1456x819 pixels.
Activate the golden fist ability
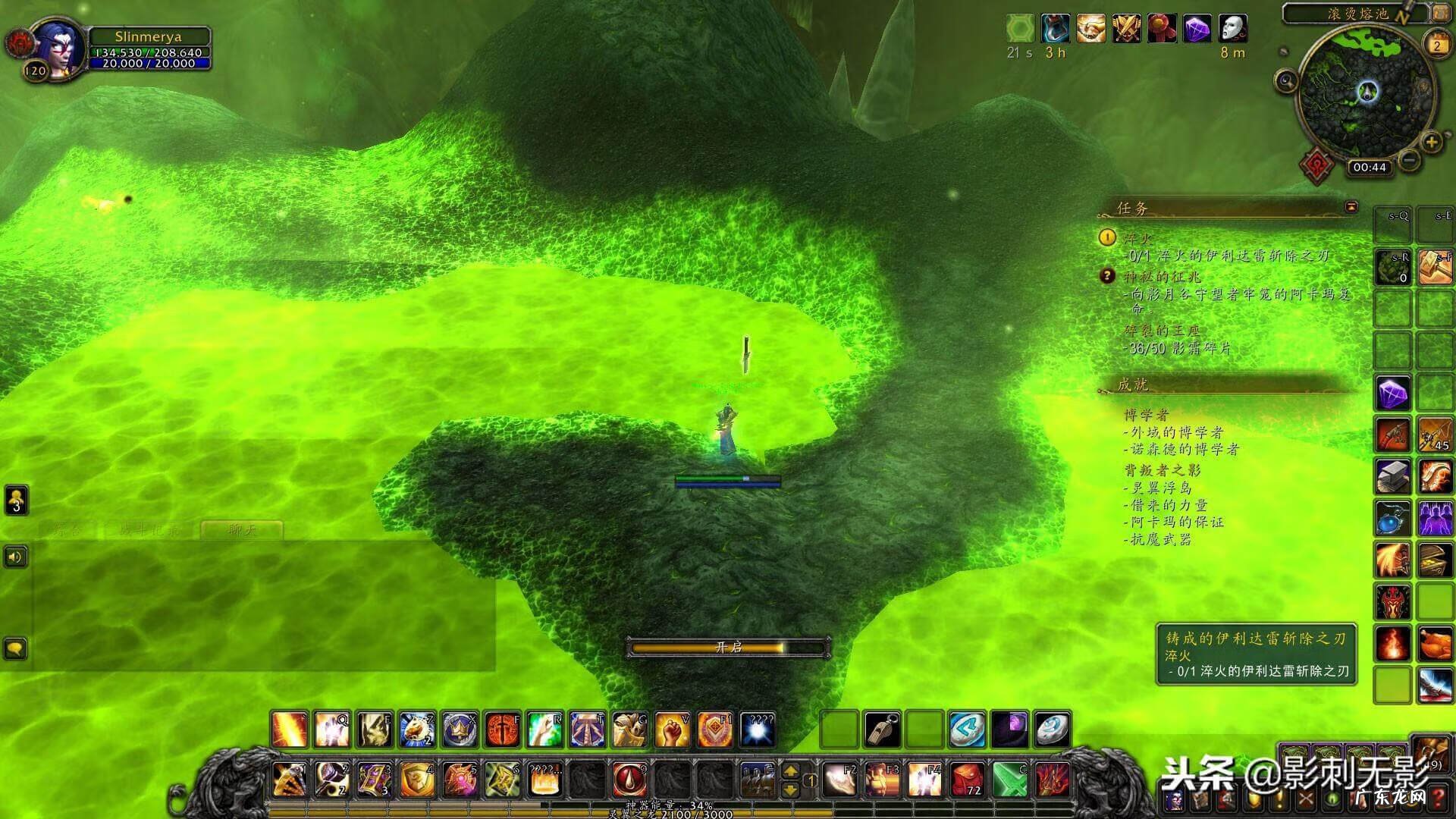tap(672, 730)
